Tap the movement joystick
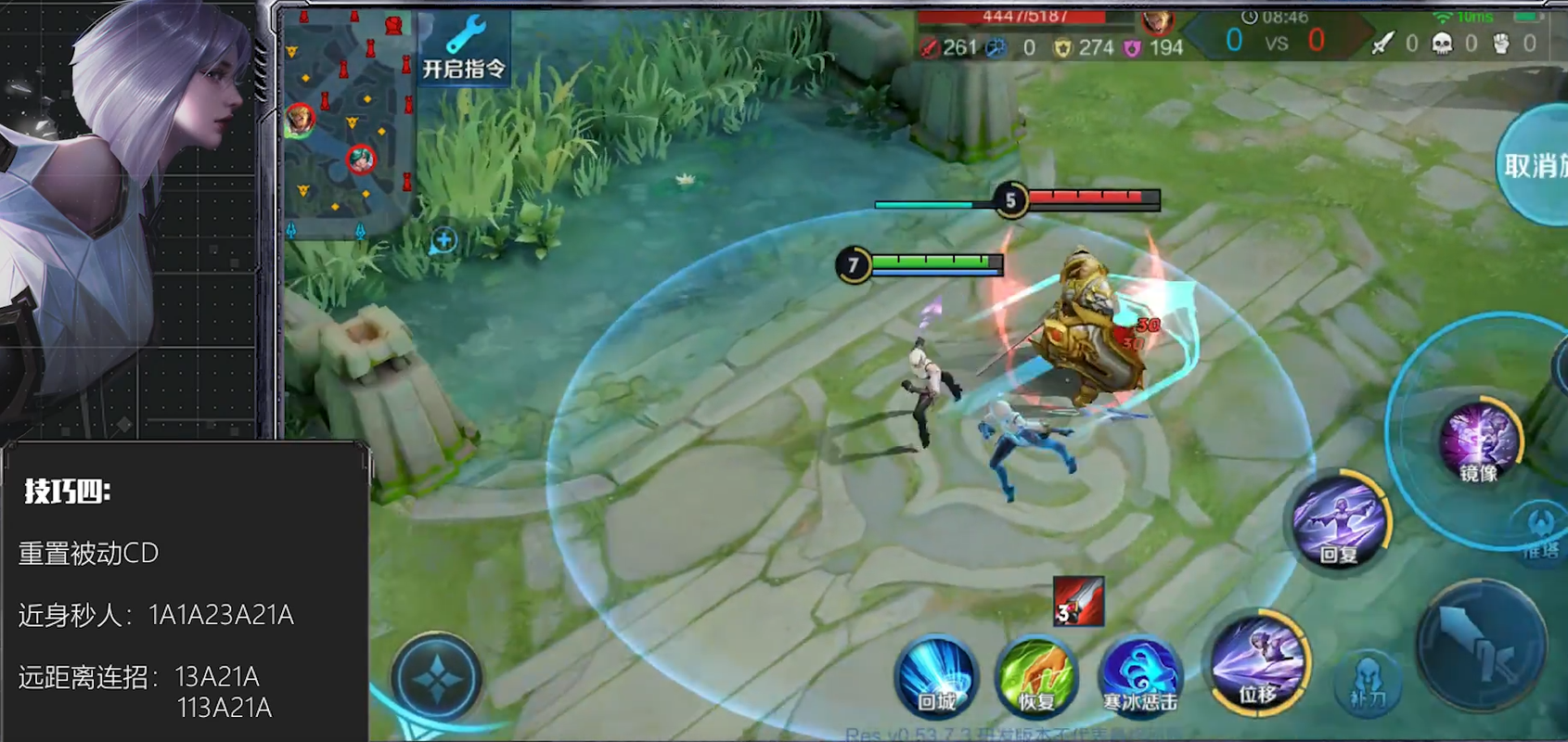The image size is (1568, 742). coord(436,679)
